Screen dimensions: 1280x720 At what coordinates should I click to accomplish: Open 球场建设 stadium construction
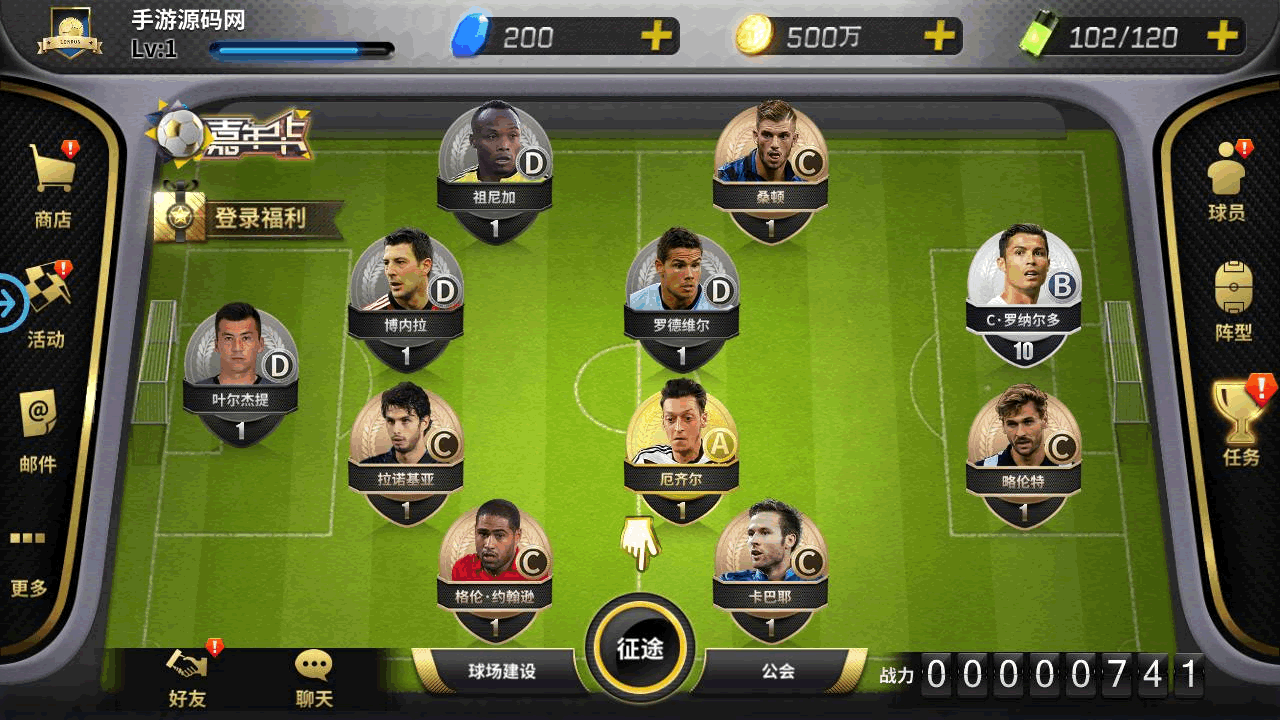tap(502, 671)
